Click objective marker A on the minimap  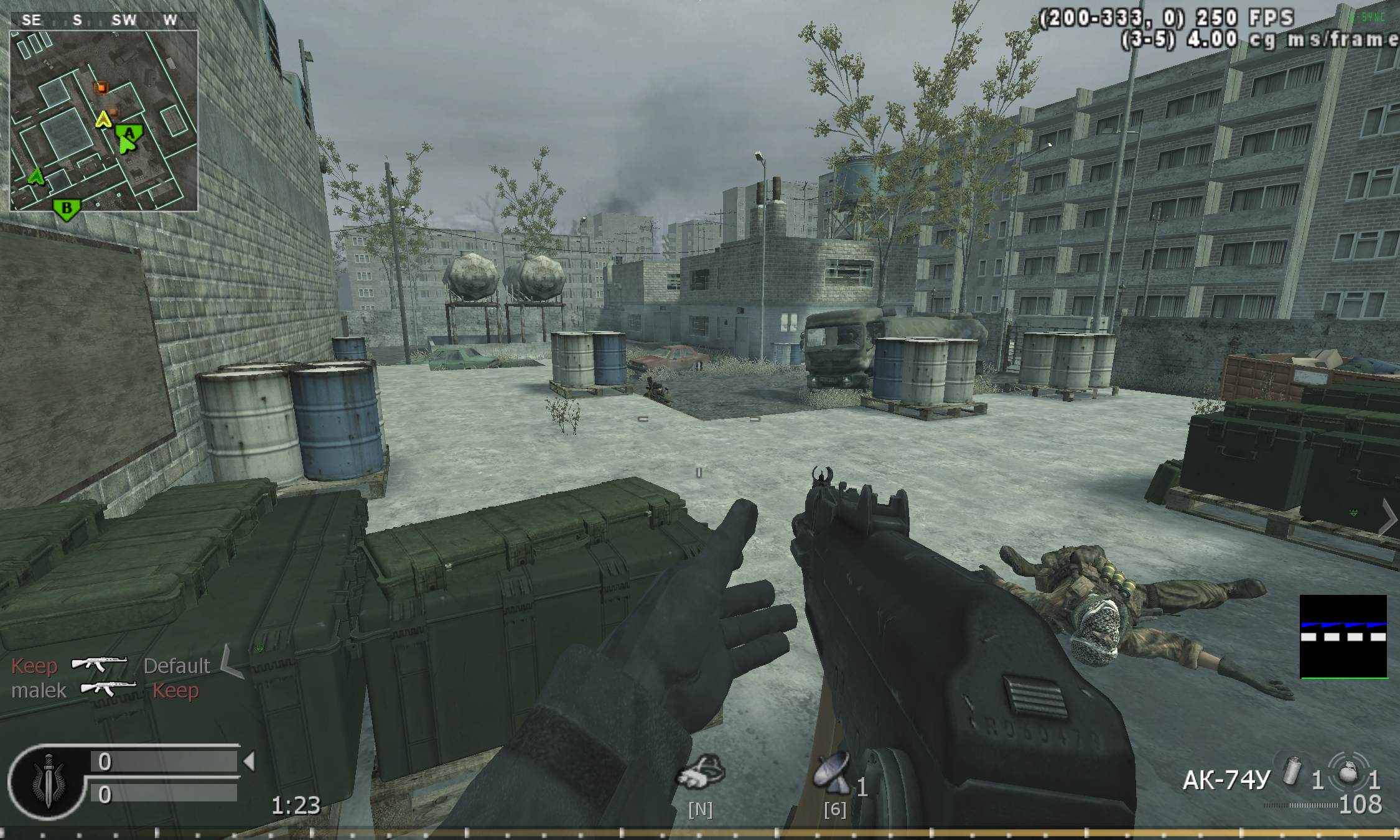coord(129,133)
